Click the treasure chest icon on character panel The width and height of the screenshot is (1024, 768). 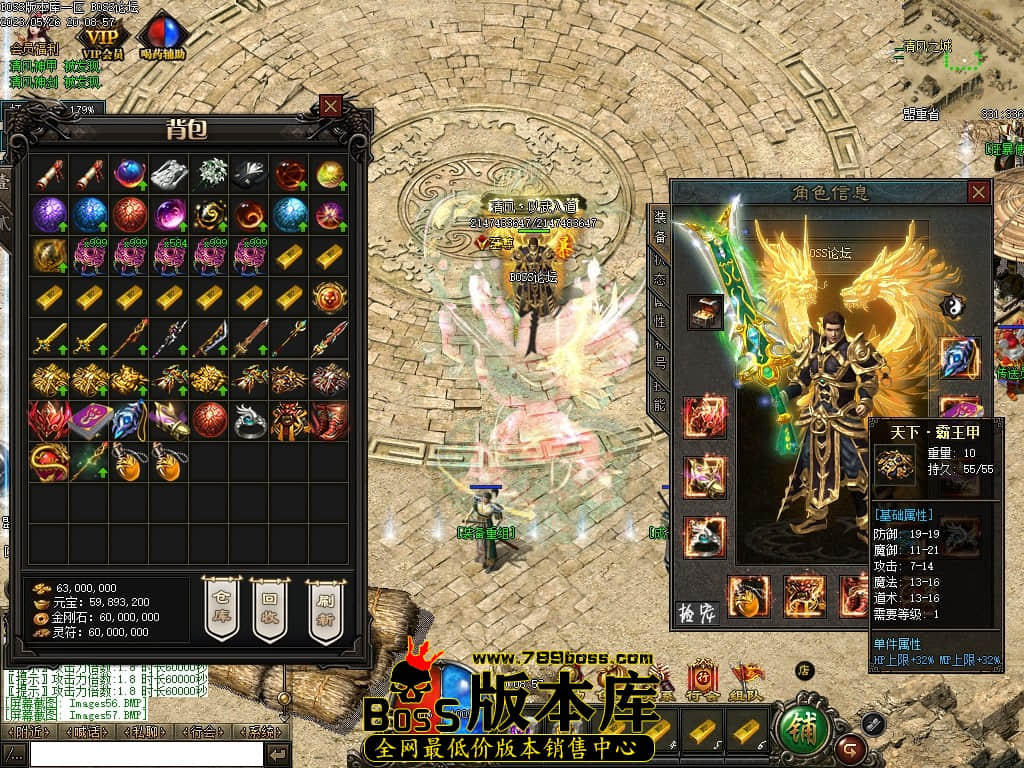[705, 311]
